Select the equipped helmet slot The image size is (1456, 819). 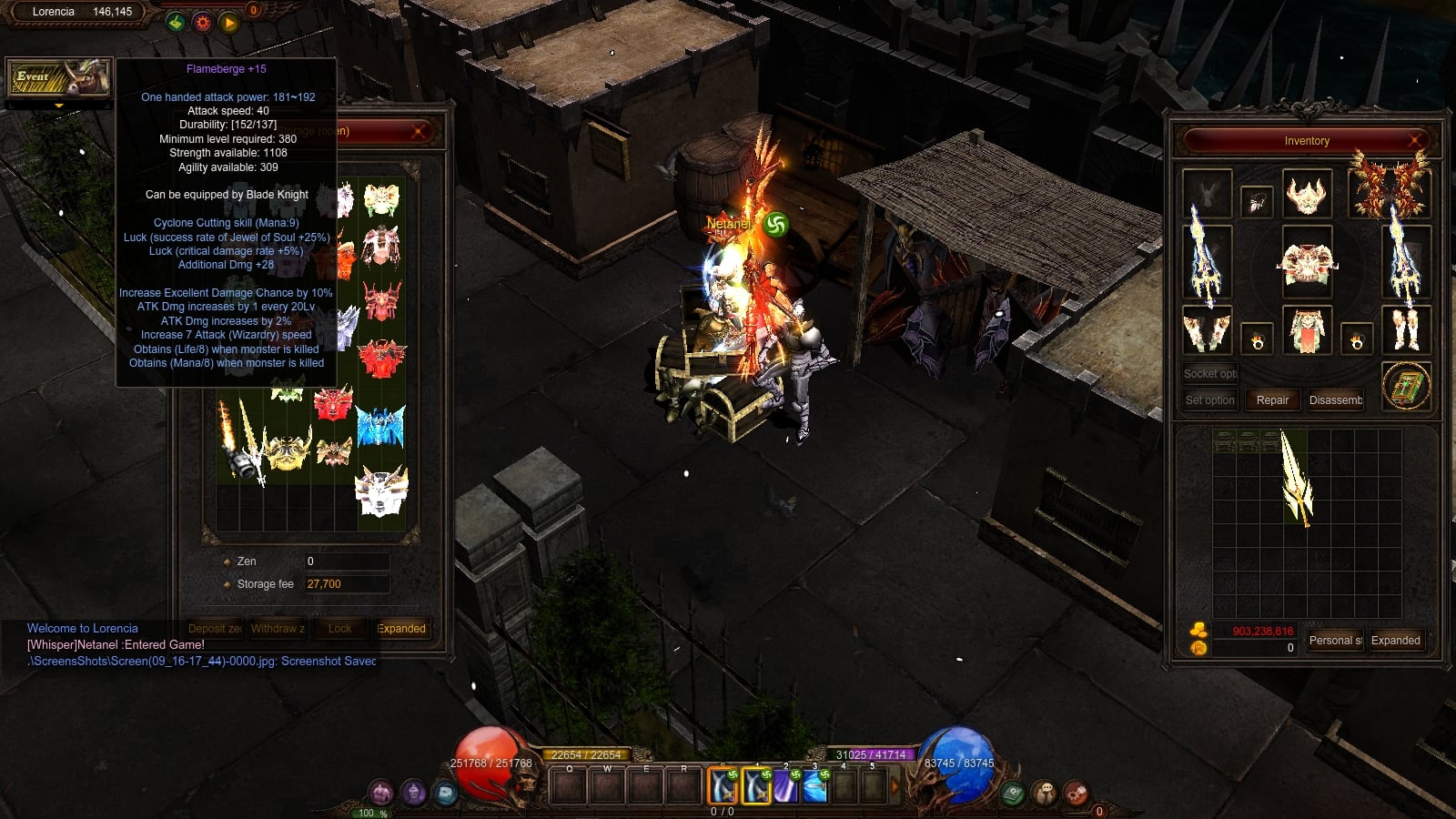pos(1307,194)
